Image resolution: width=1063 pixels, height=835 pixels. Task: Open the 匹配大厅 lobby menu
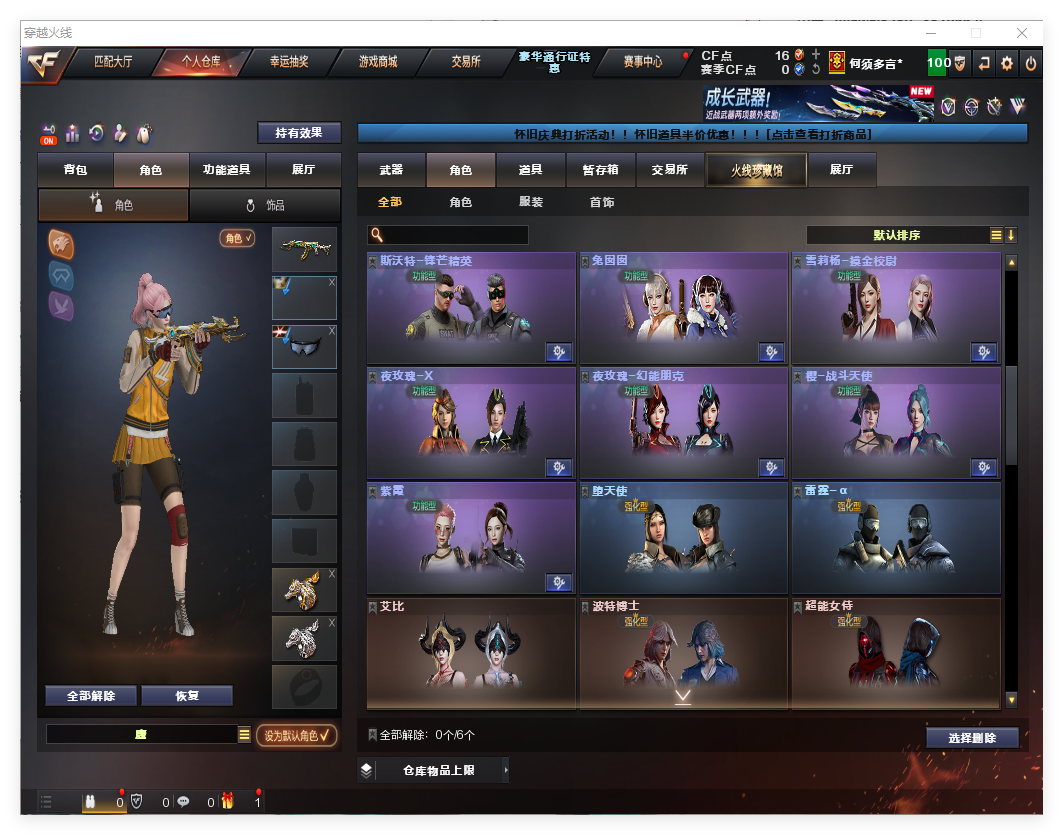point(113,62)
